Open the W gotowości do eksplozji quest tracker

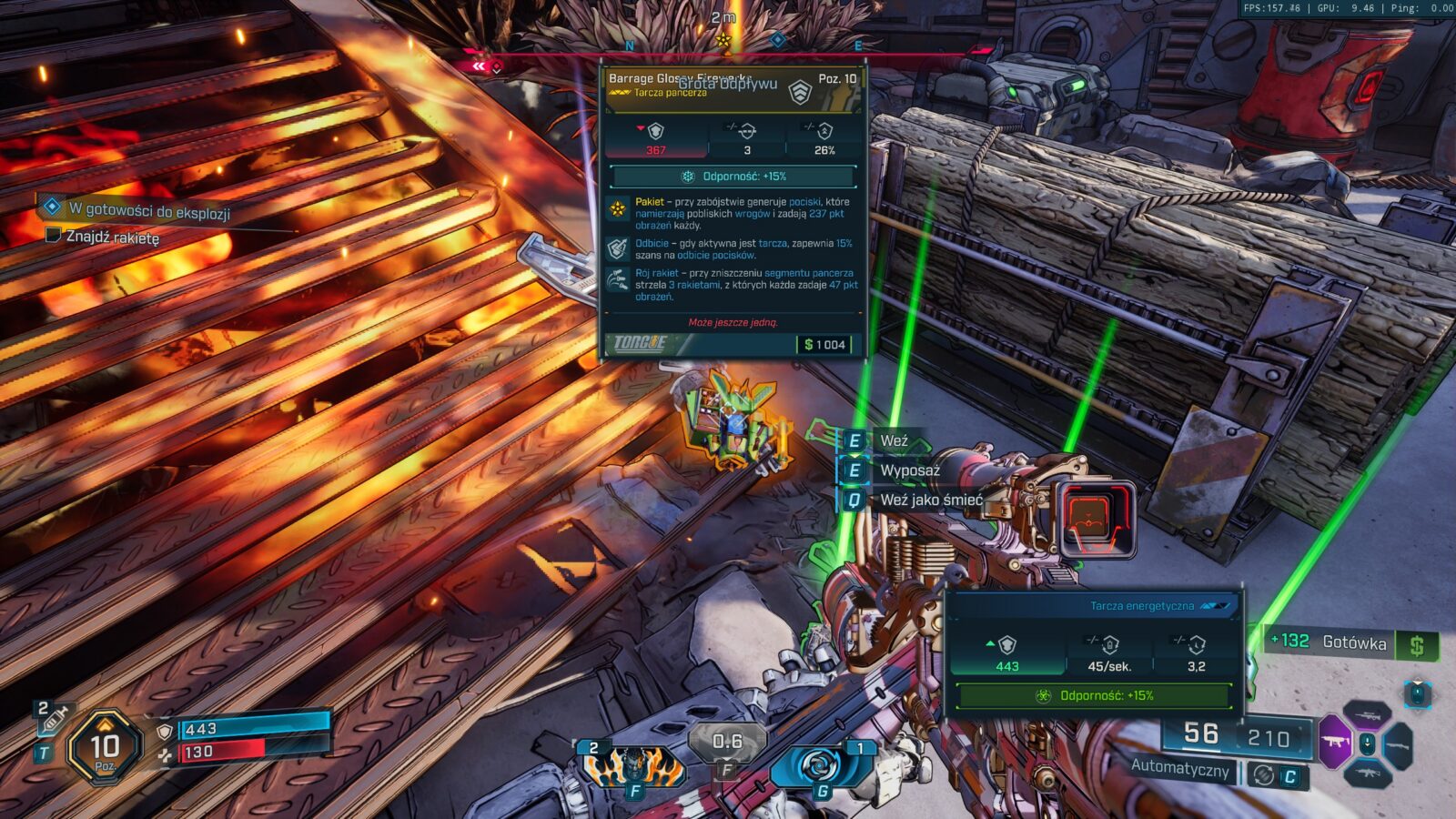coord(149,210)
